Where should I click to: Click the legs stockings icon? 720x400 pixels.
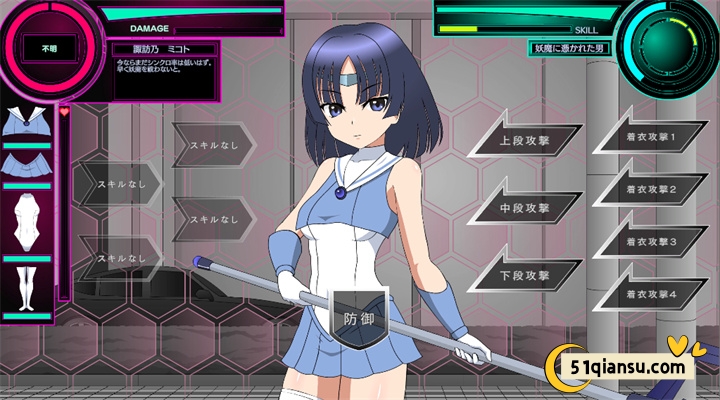[28, 285]
